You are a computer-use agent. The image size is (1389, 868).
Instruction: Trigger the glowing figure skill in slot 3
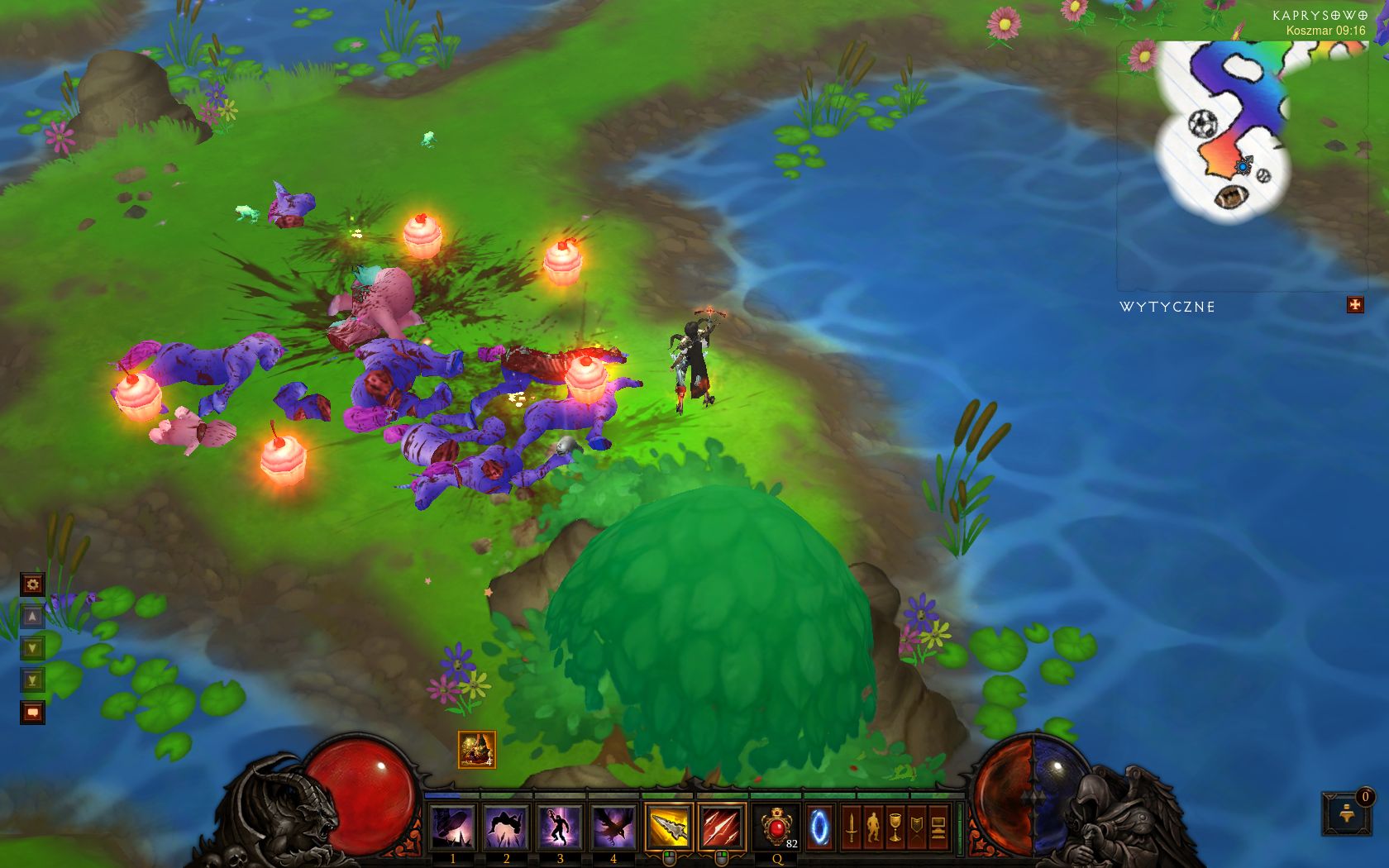[x=560, y=827]
